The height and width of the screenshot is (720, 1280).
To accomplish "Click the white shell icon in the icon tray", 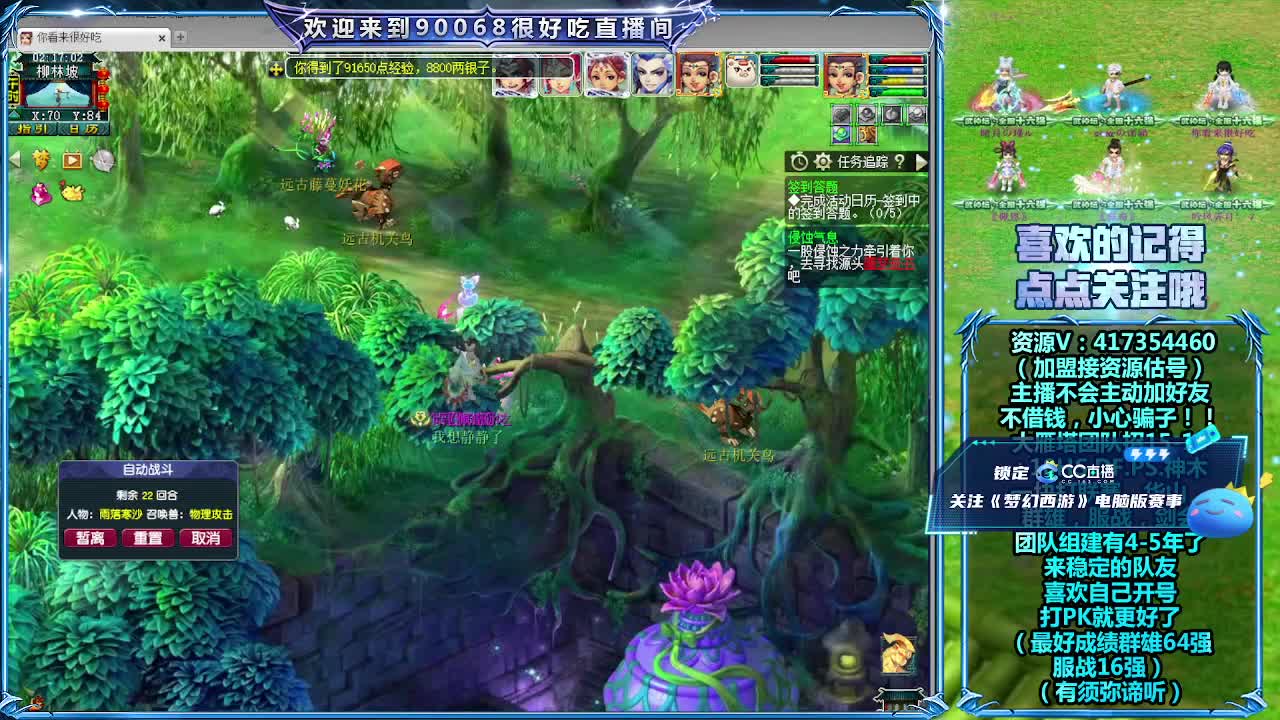I will (105, 161).
